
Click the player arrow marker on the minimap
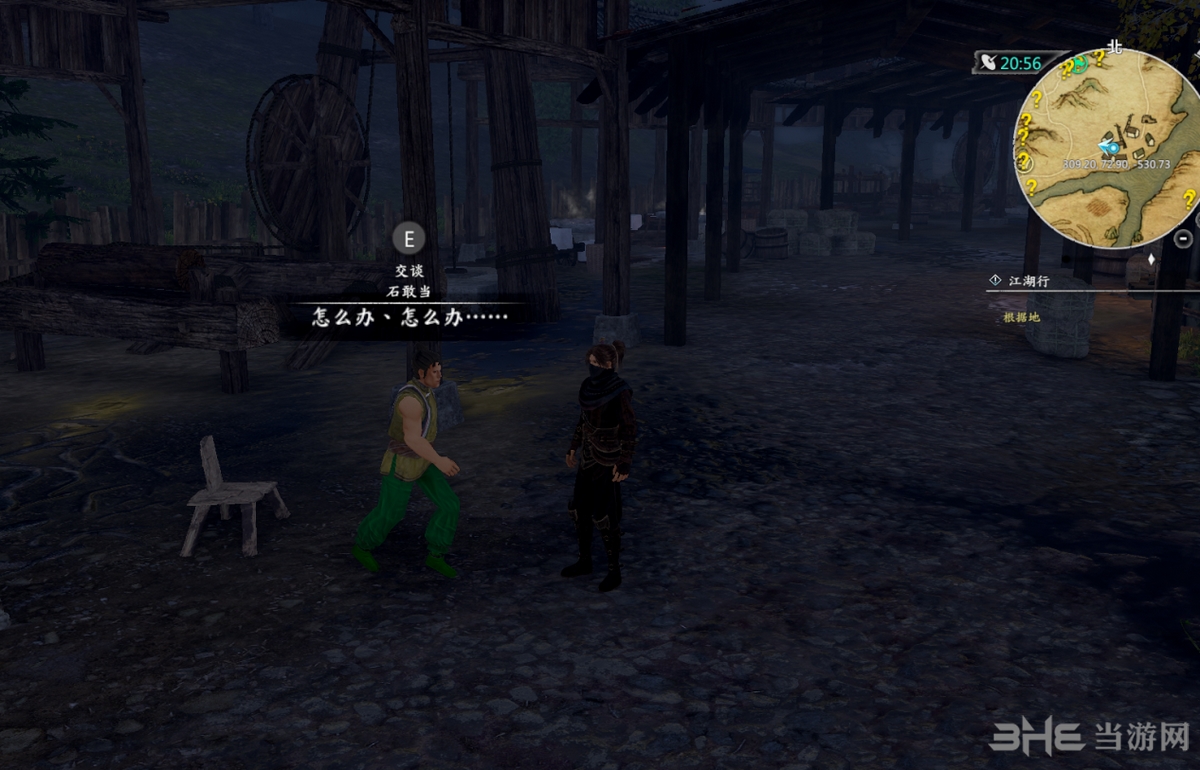point(1108,147)
